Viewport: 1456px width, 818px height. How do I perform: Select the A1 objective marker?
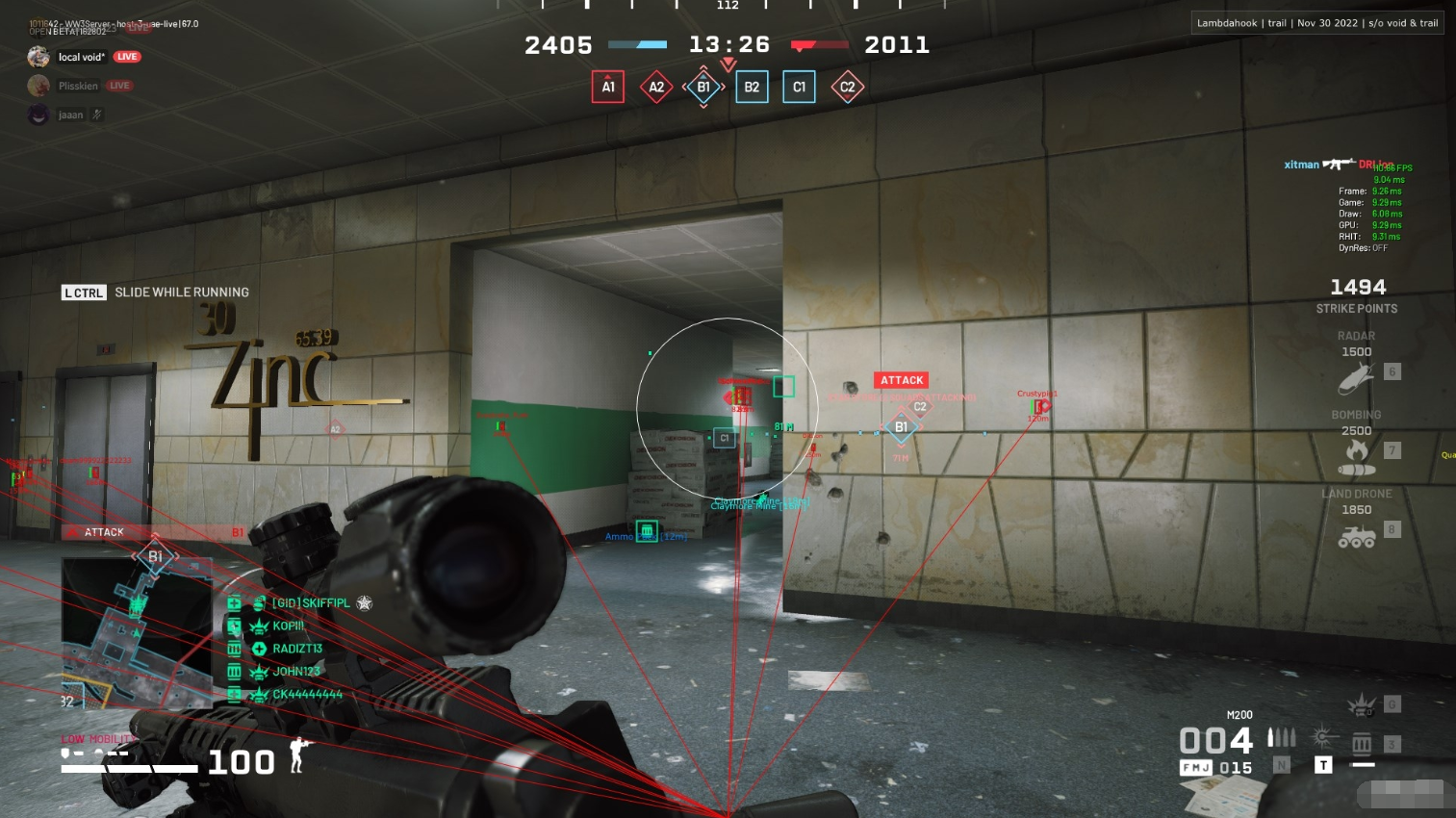click(608, 87)
